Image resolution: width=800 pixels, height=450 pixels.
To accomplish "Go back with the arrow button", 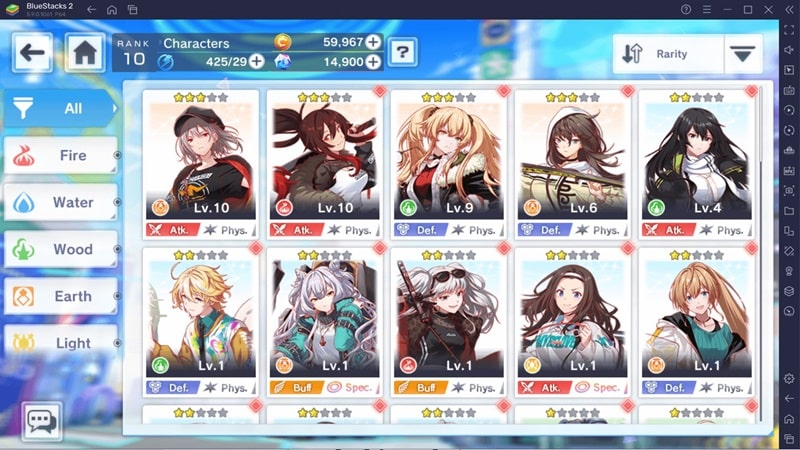I will [x=33, y=52].
